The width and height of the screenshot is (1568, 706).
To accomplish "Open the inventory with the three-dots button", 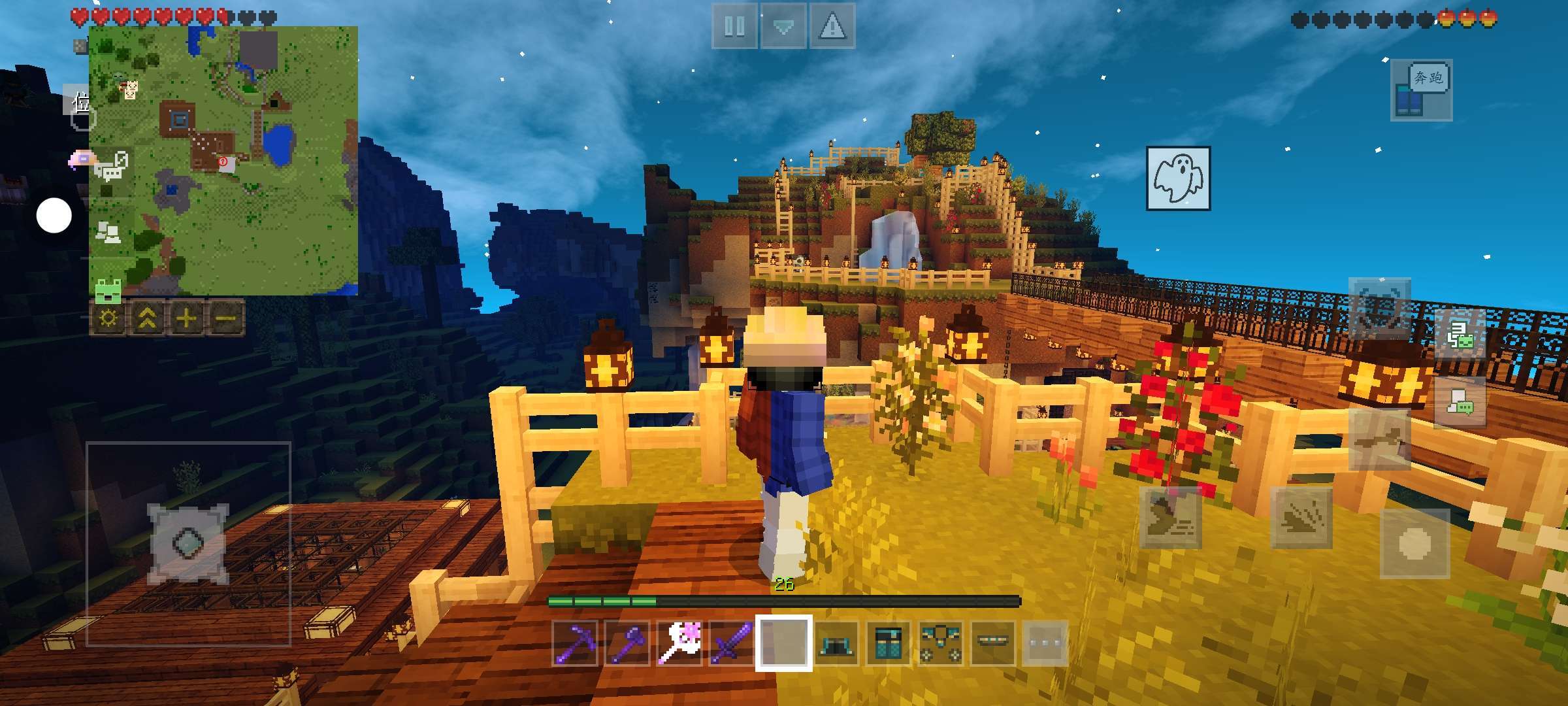I will click(x=1045, y=643).
